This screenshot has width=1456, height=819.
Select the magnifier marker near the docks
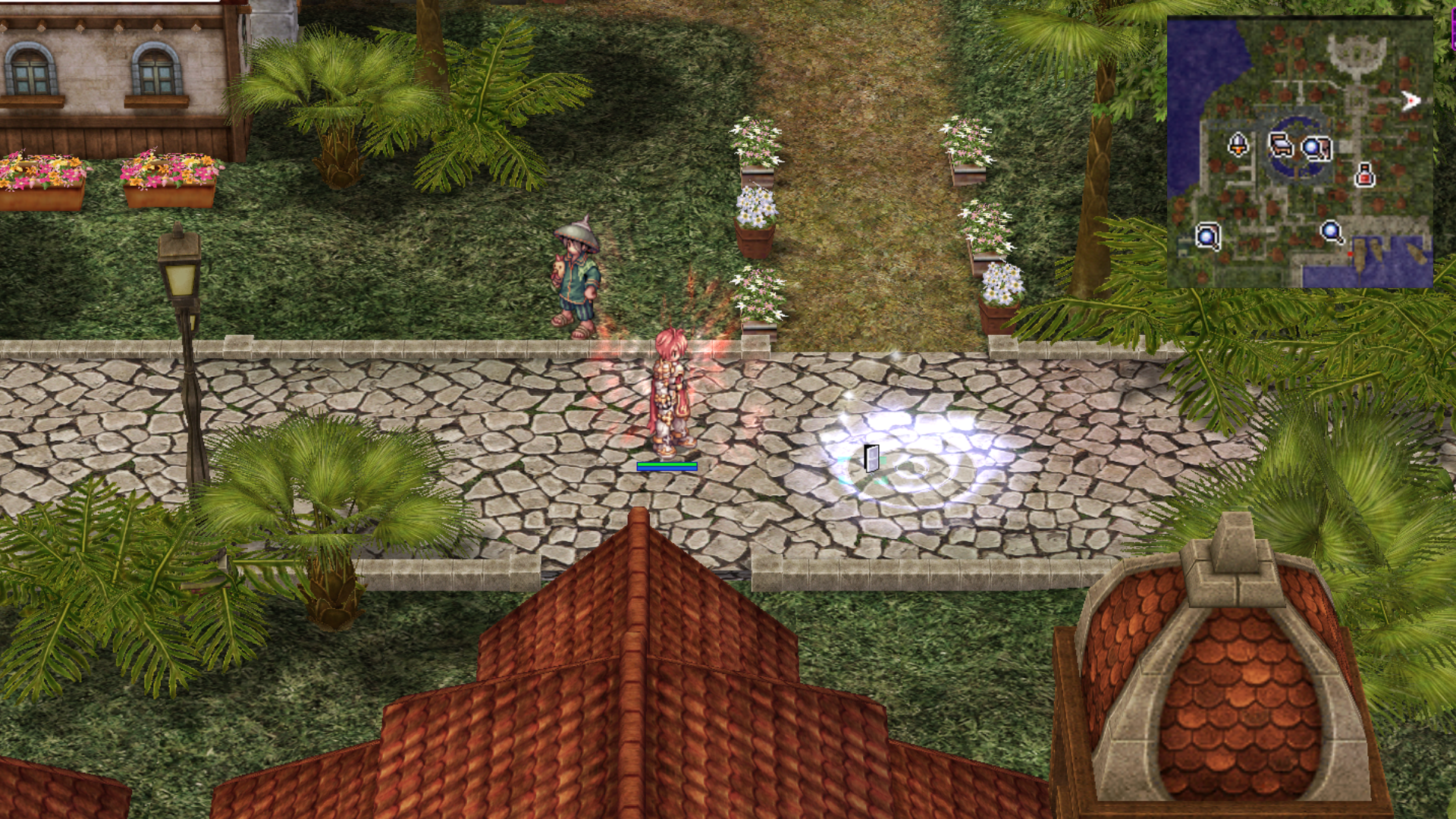point(1332,231)
